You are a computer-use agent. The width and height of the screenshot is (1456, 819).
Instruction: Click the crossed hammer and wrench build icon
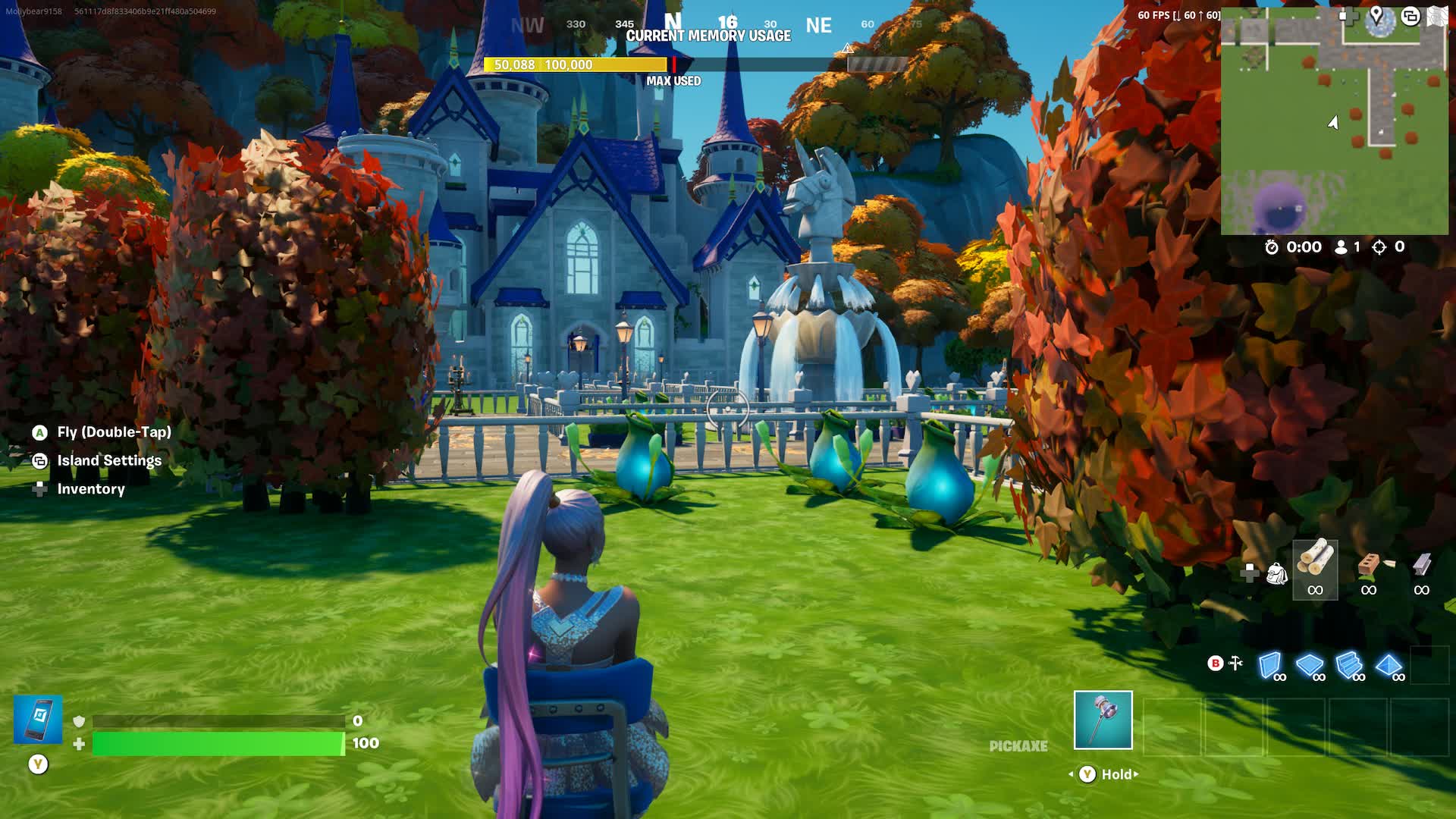tap(1236, 664)
